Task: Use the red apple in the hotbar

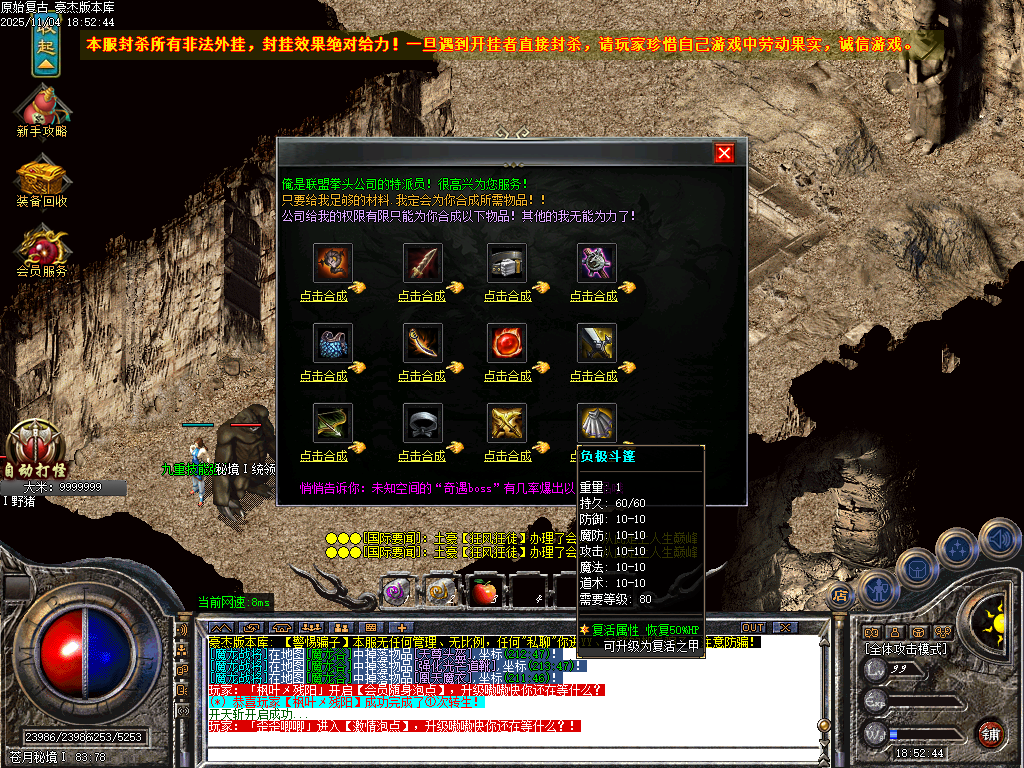Action: [x=485, y=592]
